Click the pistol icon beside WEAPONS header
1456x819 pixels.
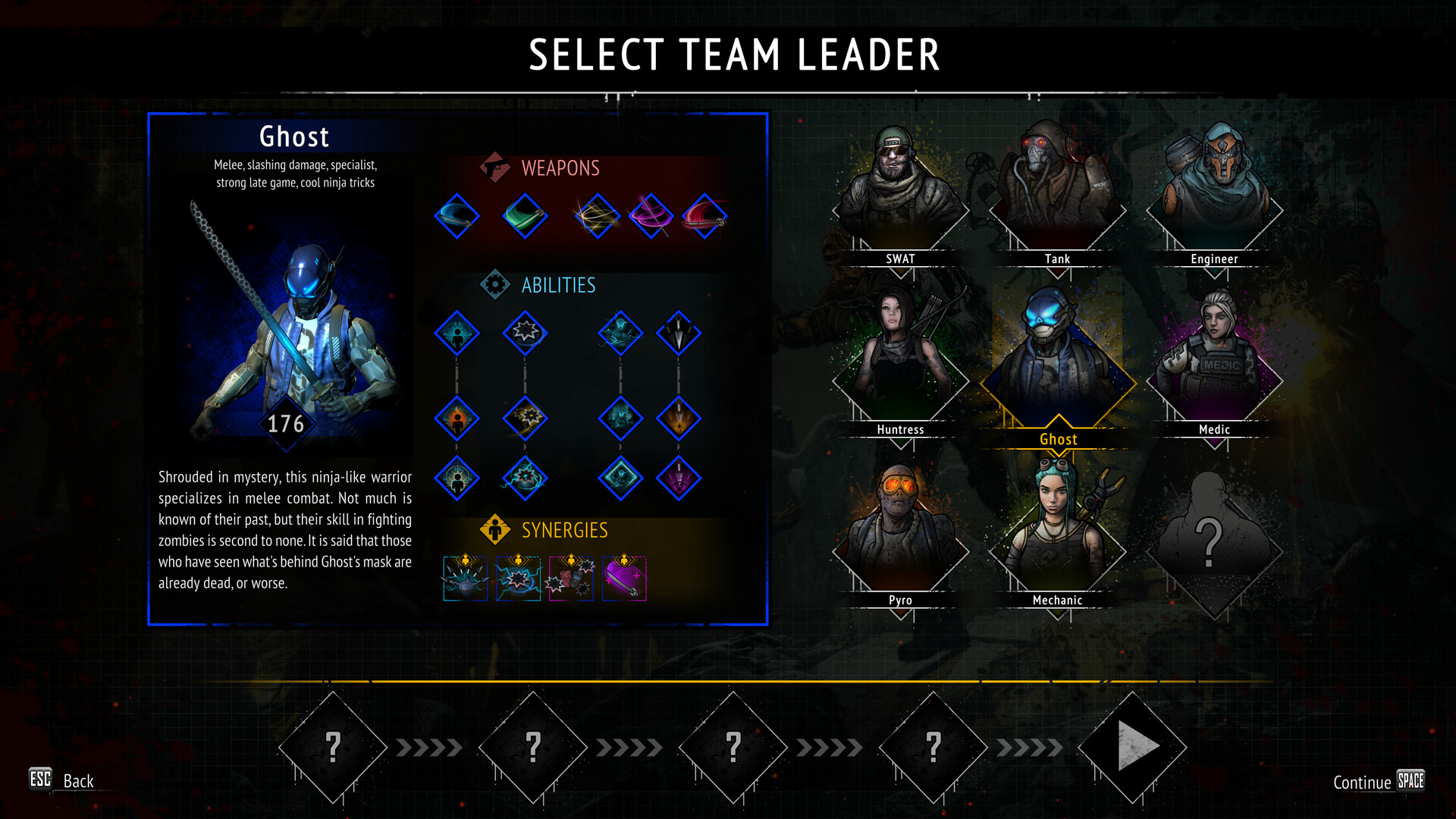point(494,168)
